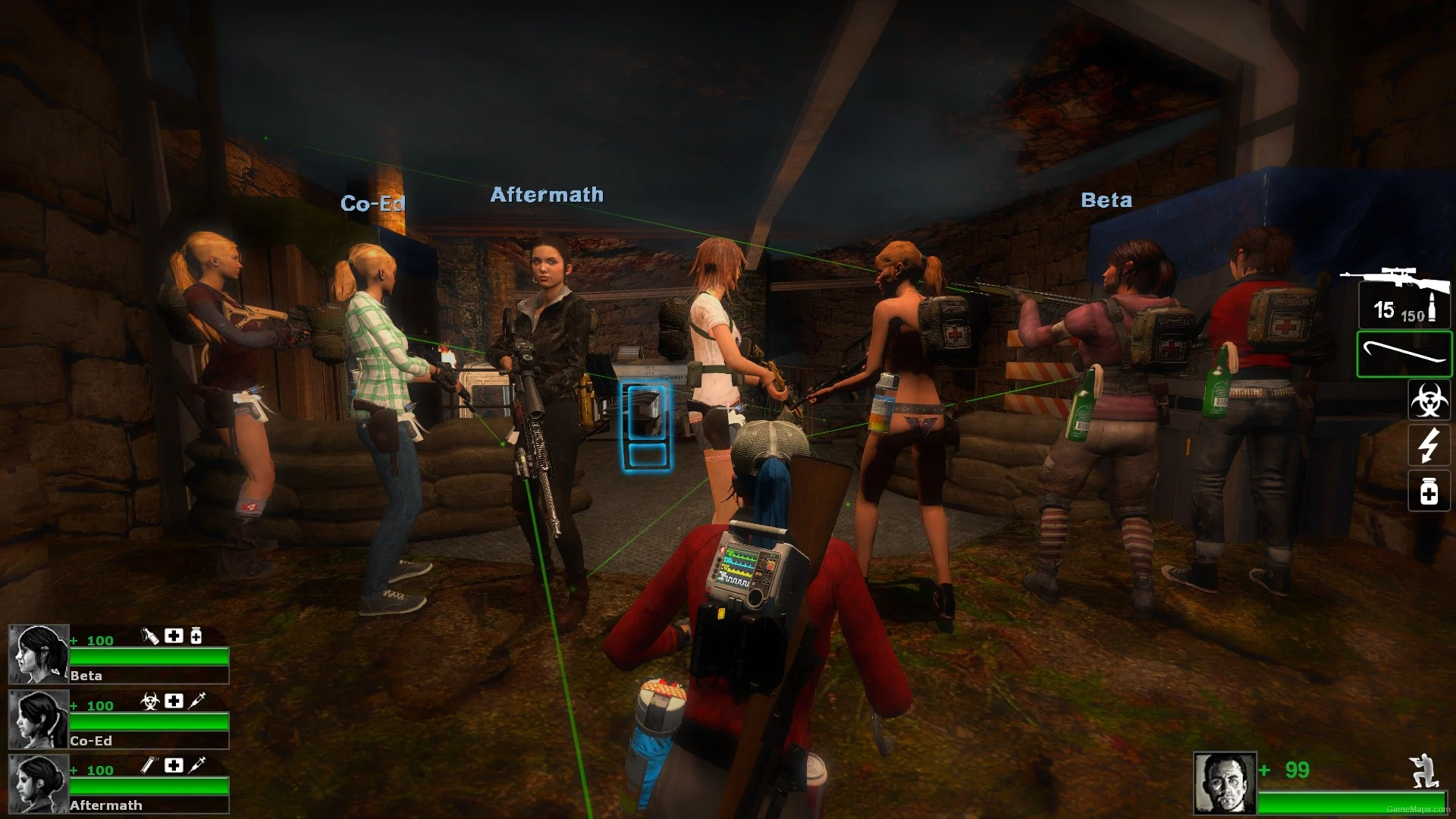1456x819 pixels.
Task: Click the pills icon on Beta's panel
Action: click(x=196, y=635)
